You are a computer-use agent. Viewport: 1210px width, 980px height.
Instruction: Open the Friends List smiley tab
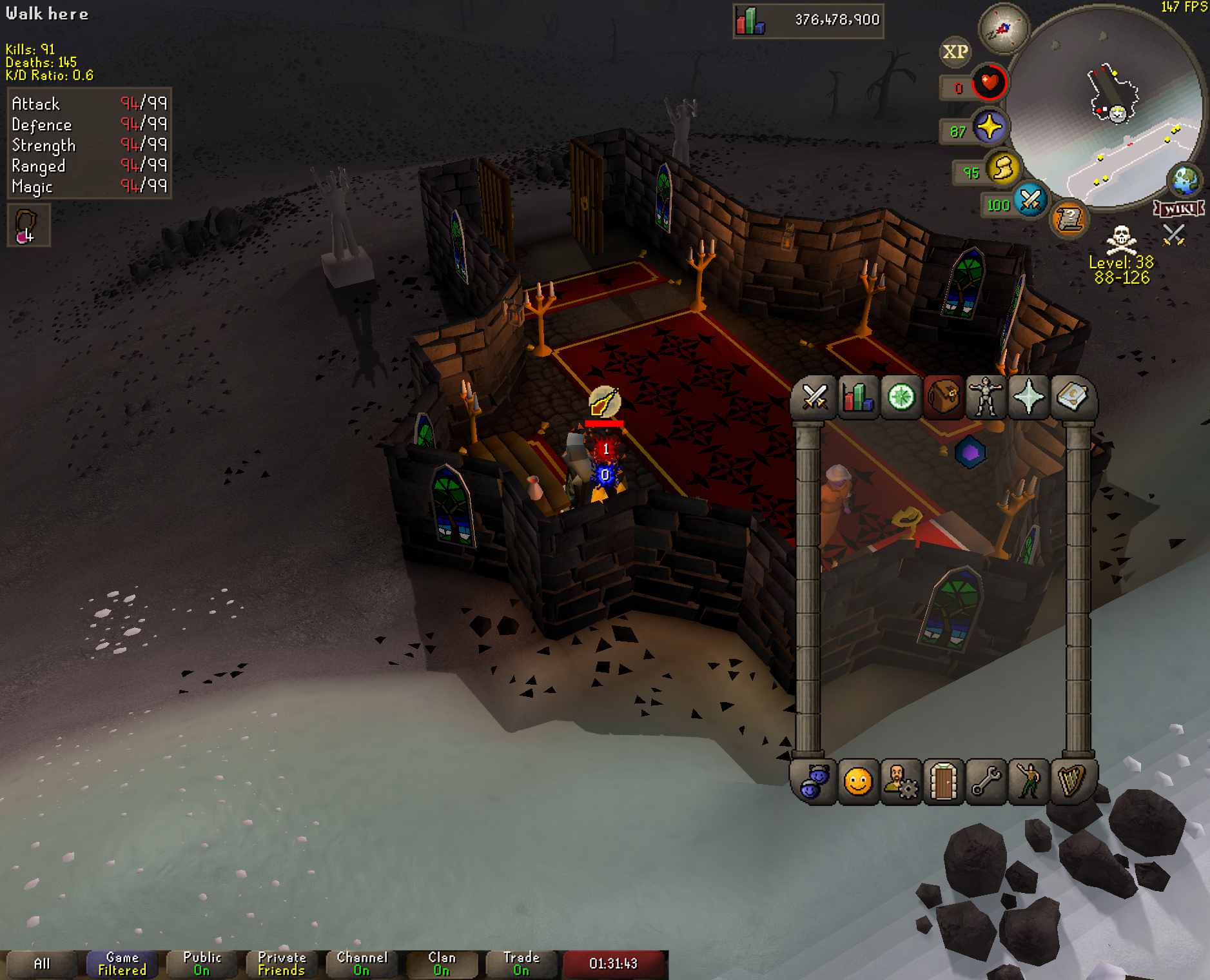point(857,782)
